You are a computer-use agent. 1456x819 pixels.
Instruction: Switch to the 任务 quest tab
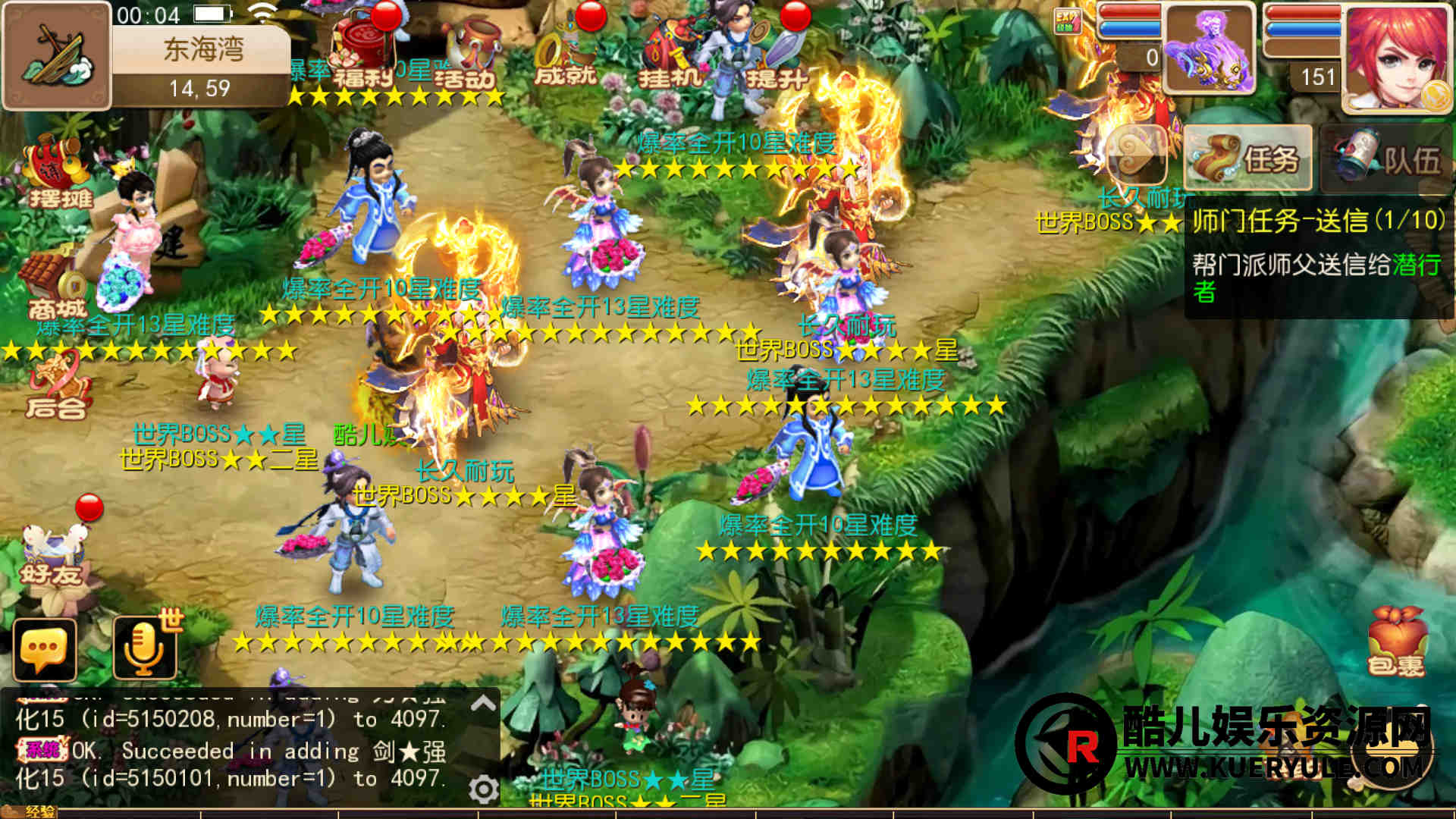coord(1247,158)
